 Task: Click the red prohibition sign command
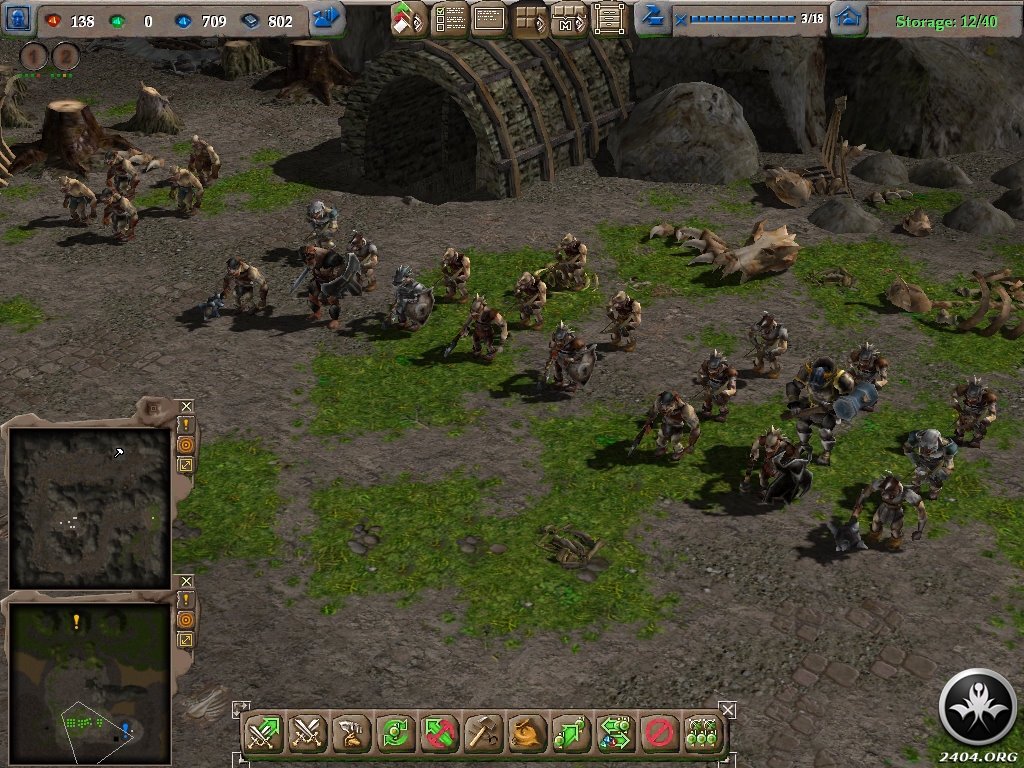click(658, 734)
